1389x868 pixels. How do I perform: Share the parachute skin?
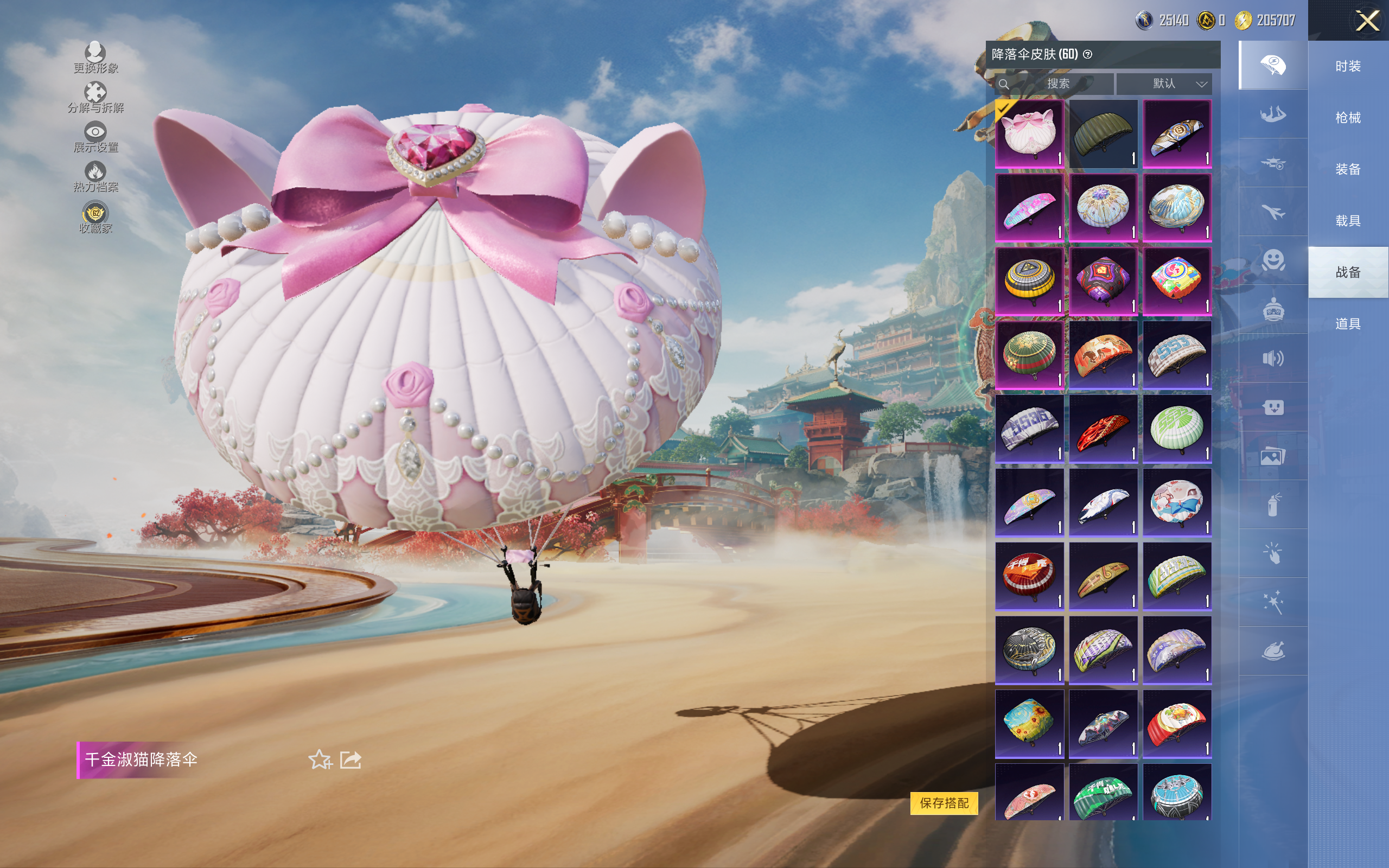click(351, 759)
